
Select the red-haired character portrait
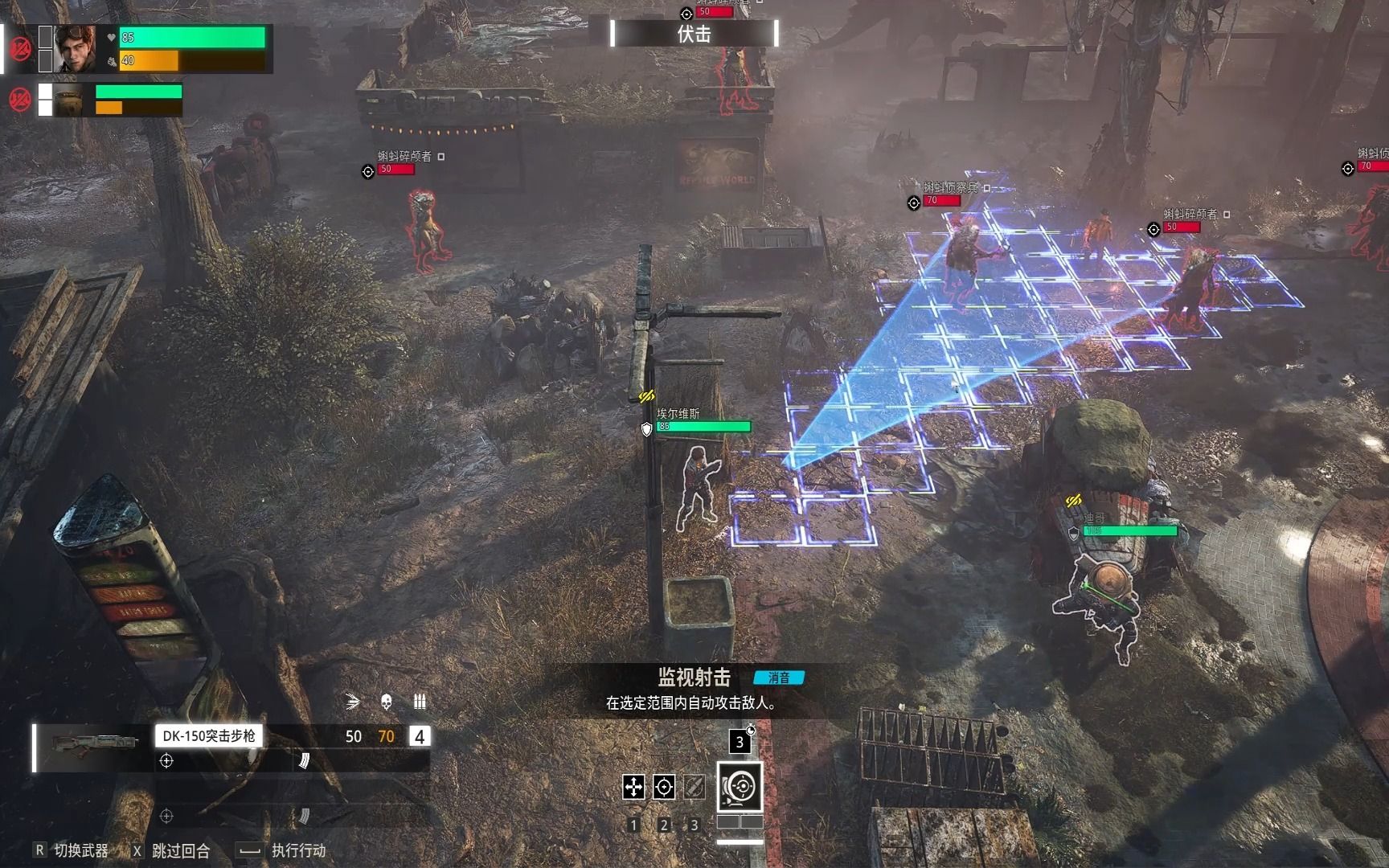point(75,49)
